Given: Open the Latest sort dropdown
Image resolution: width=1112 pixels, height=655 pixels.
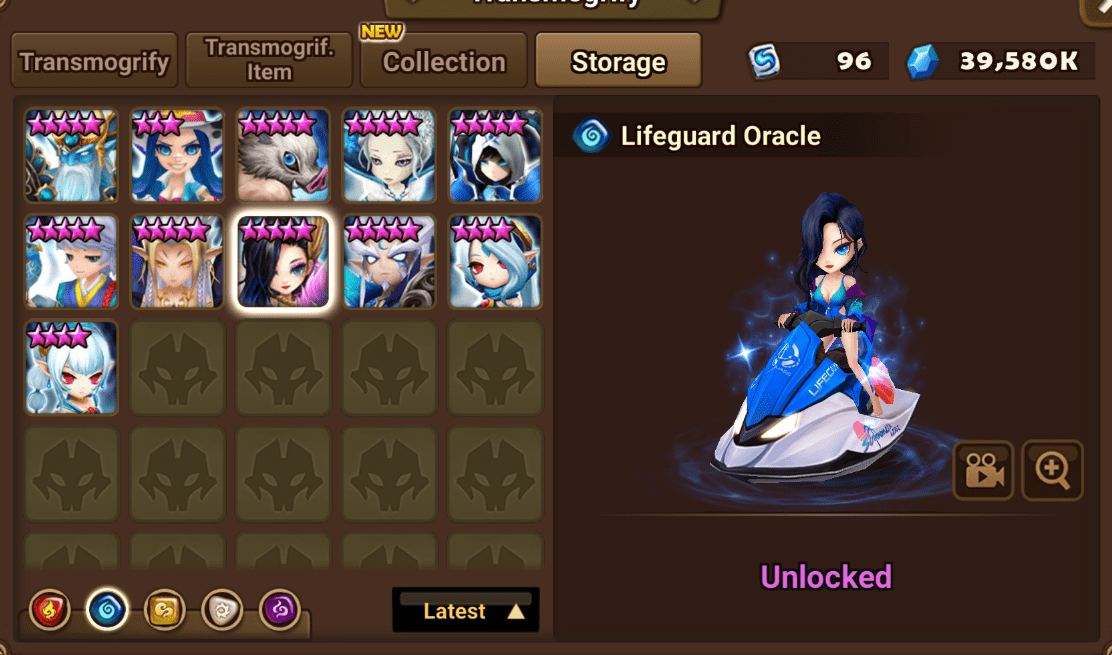Looking at the screenshot, I should click(466, 611).
